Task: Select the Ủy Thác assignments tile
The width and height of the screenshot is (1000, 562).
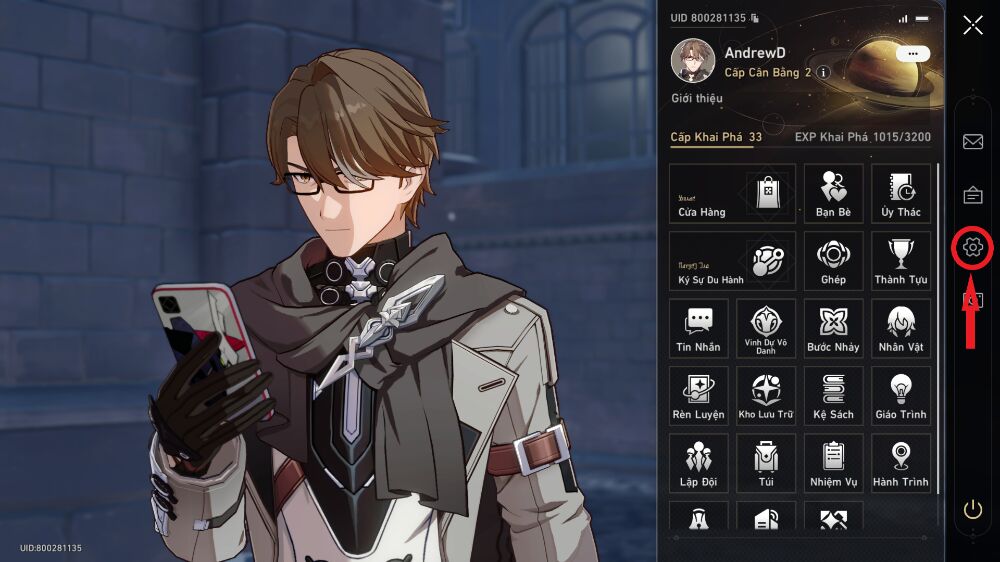Action: click(901, 193)
